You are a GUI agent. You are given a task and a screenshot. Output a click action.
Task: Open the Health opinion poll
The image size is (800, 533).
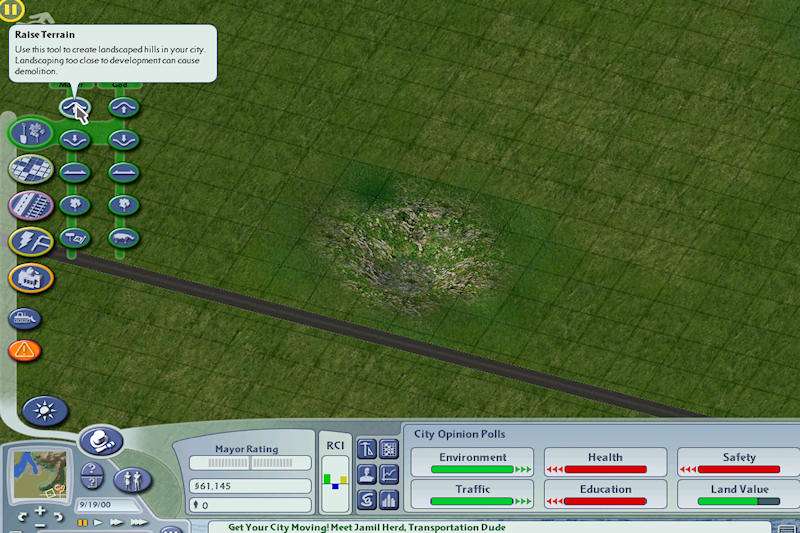pos(605,462)
